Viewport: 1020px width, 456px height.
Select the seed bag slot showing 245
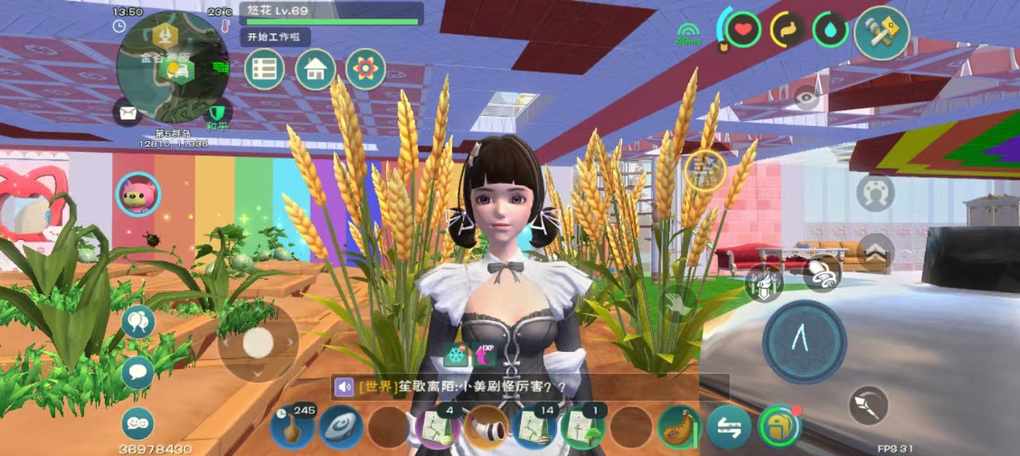[x=292, y=427]
